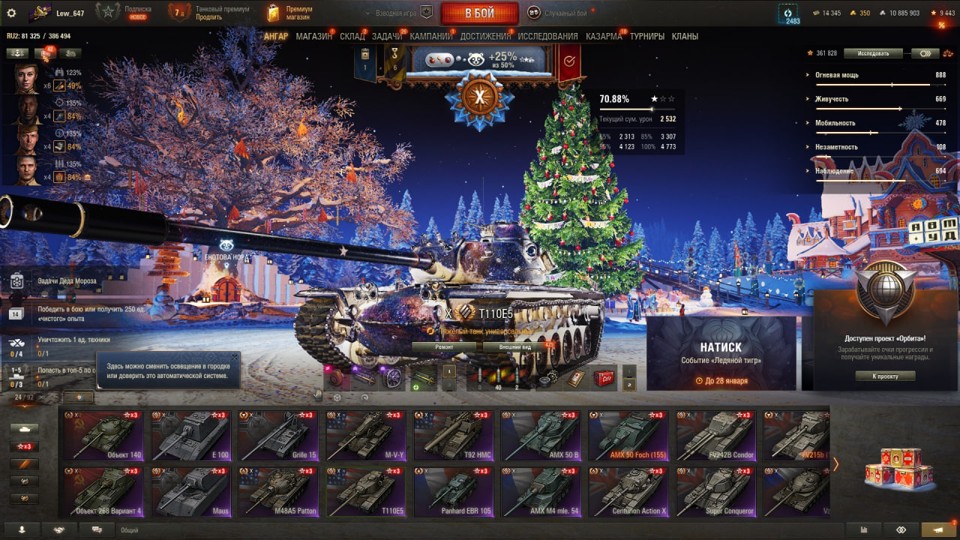
Task: Open the НАТИСК event banner
Action: [x=721, y=352]
